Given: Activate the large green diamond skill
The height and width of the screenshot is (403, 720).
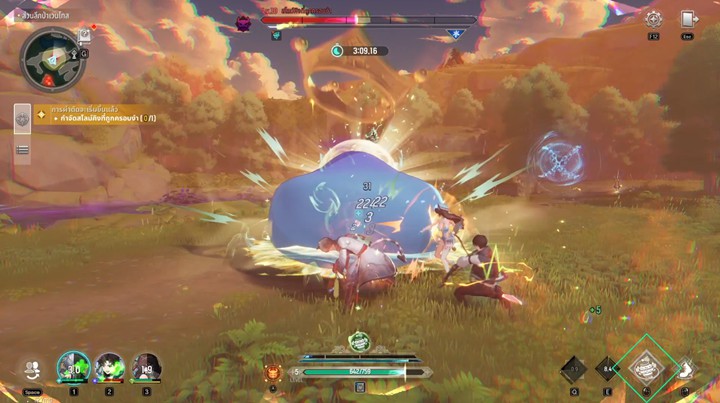Looking at the screenshot, I should (647, 367).
